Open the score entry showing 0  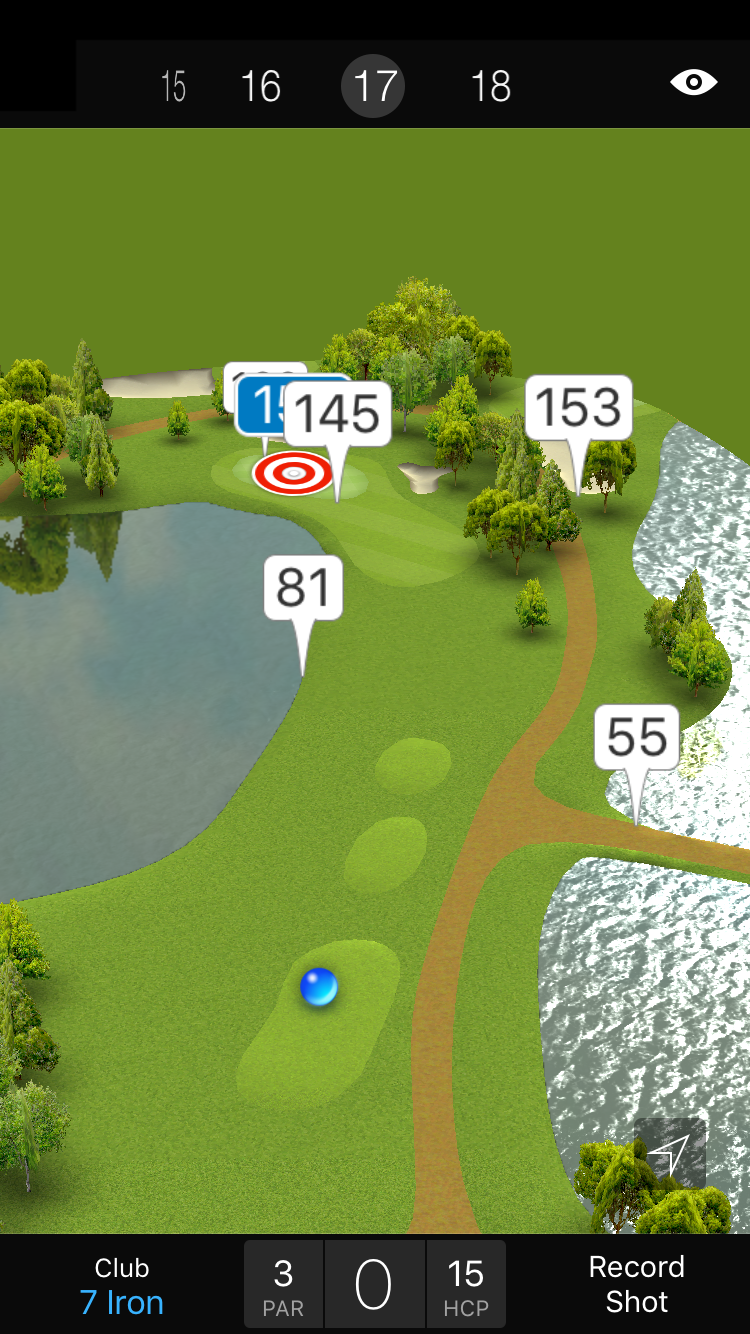click(374, 1285)
